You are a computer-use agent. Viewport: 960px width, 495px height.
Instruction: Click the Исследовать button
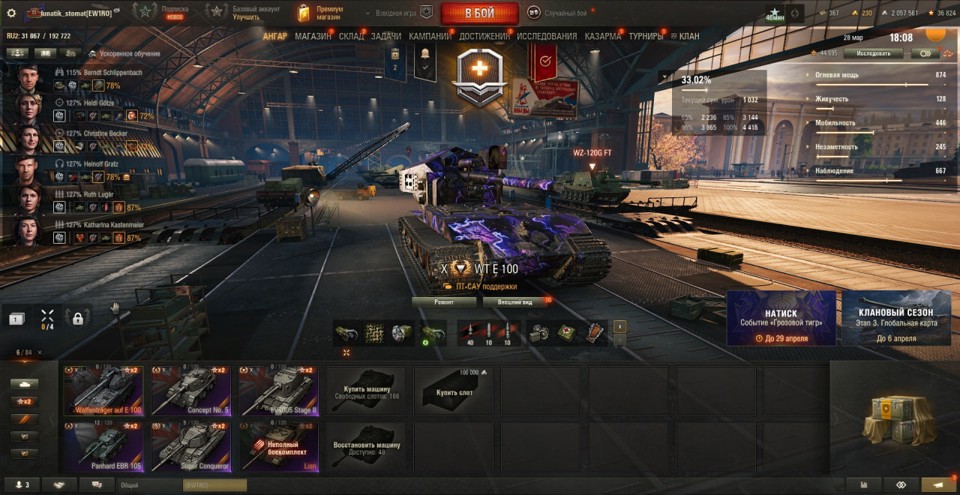coord(872,53)
